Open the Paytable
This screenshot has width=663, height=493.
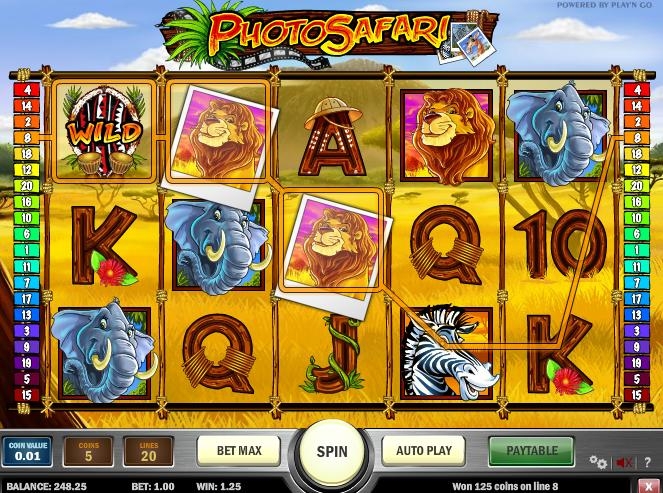[x=530, y=450]
